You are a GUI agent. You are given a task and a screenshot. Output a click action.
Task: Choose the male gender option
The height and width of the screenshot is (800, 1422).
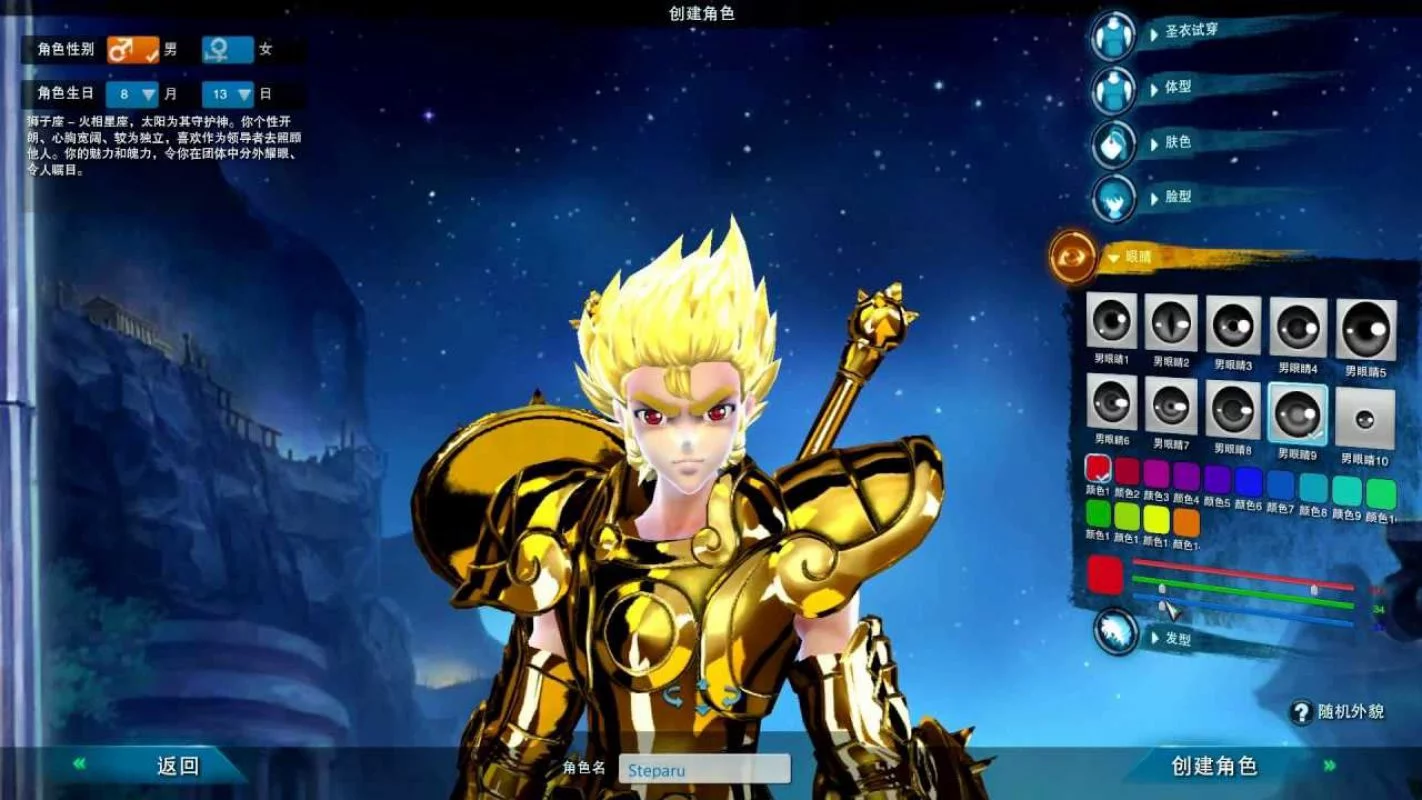tap(134, 49)
